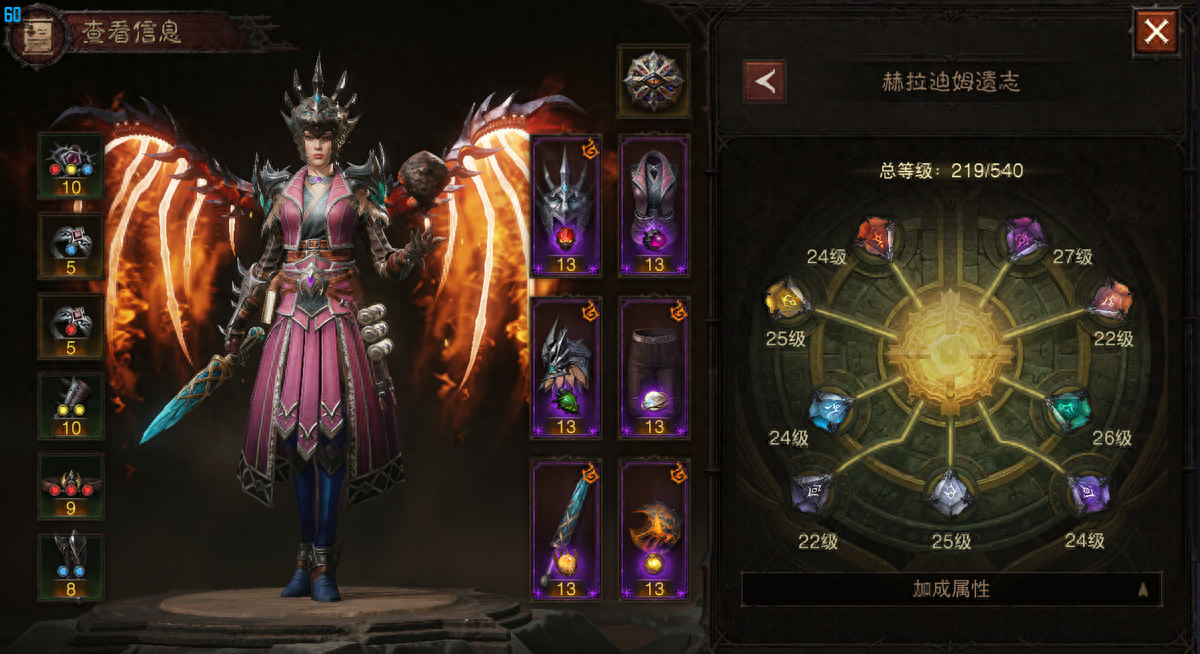The height and width of the screenshot is (654, 1200).
Task: Select the level 8 accessory slot
Action: coord(71,567)
